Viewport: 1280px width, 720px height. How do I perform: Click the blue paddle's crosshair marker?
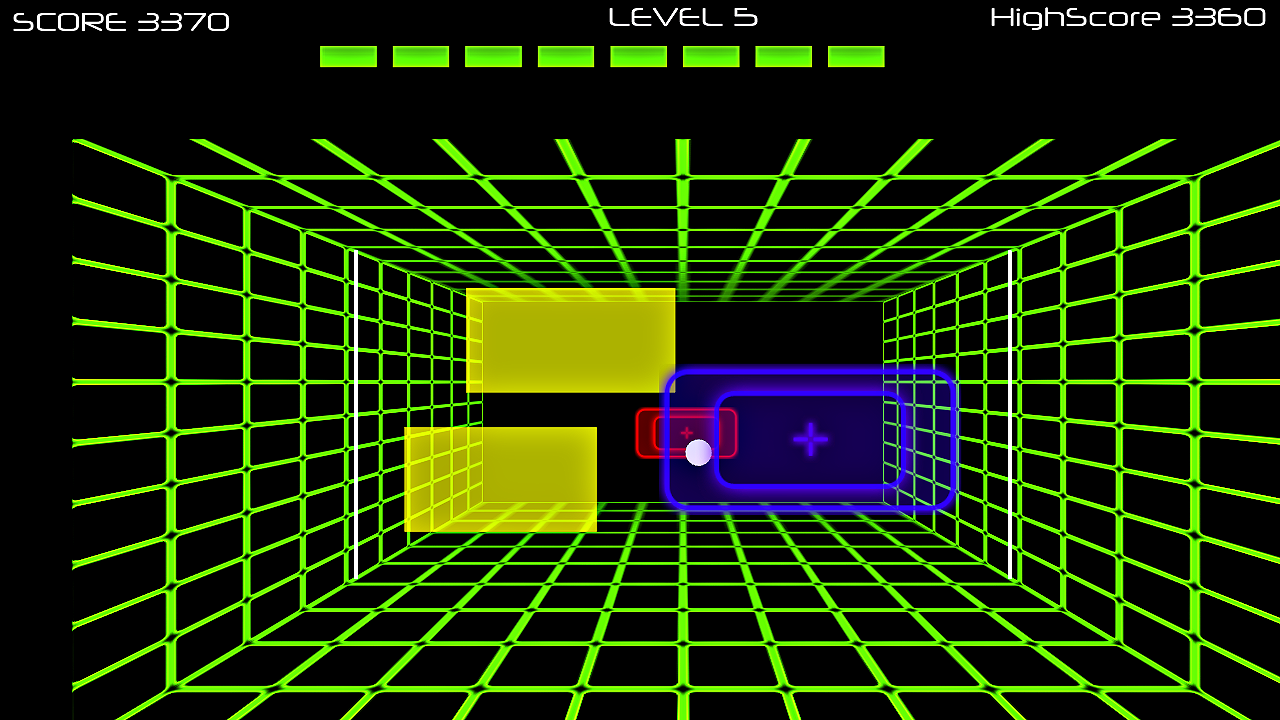point(810,437)
